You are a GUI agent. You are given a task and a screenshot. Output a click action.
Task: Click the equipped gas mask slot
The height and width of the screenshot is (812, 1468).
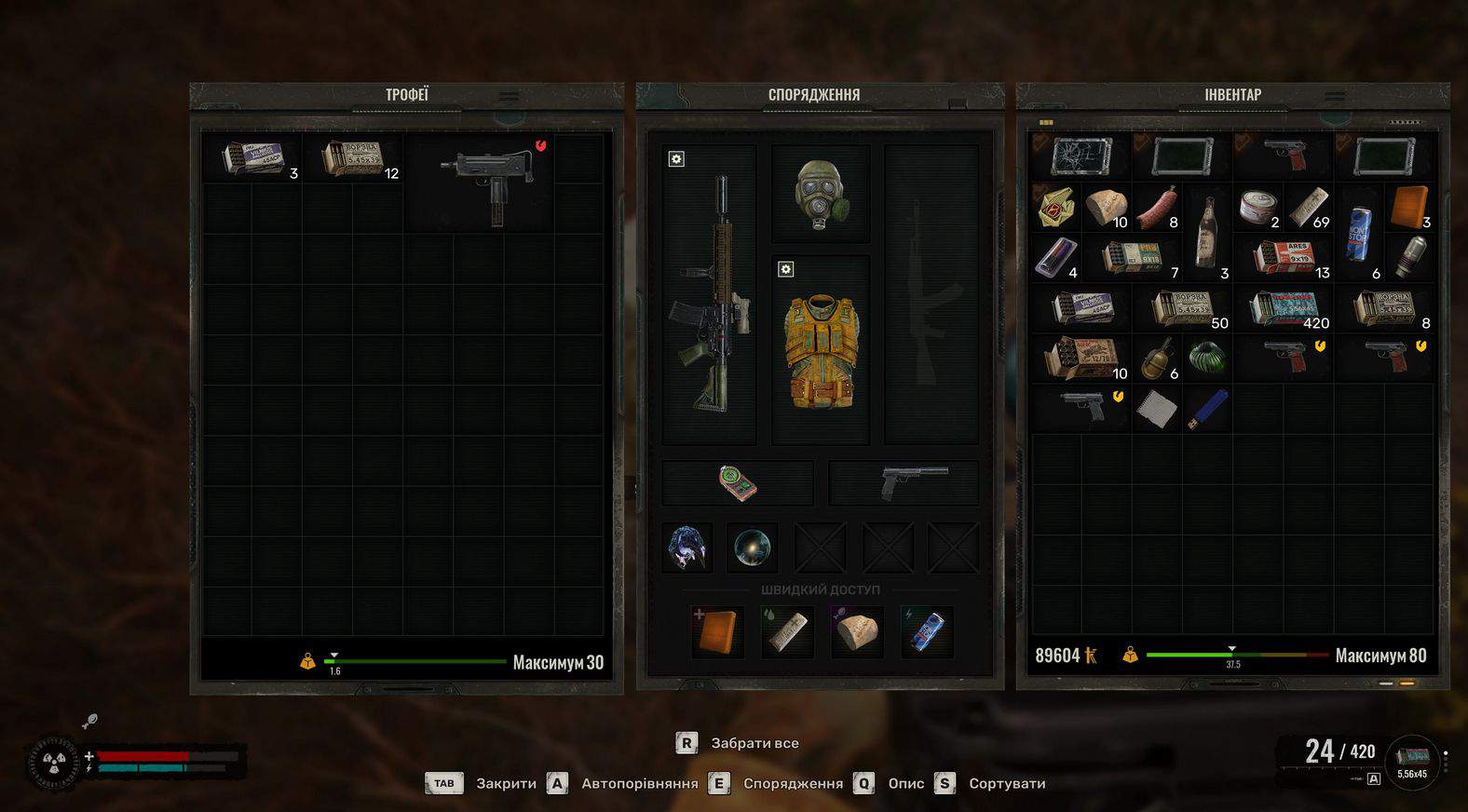(821, 193)
